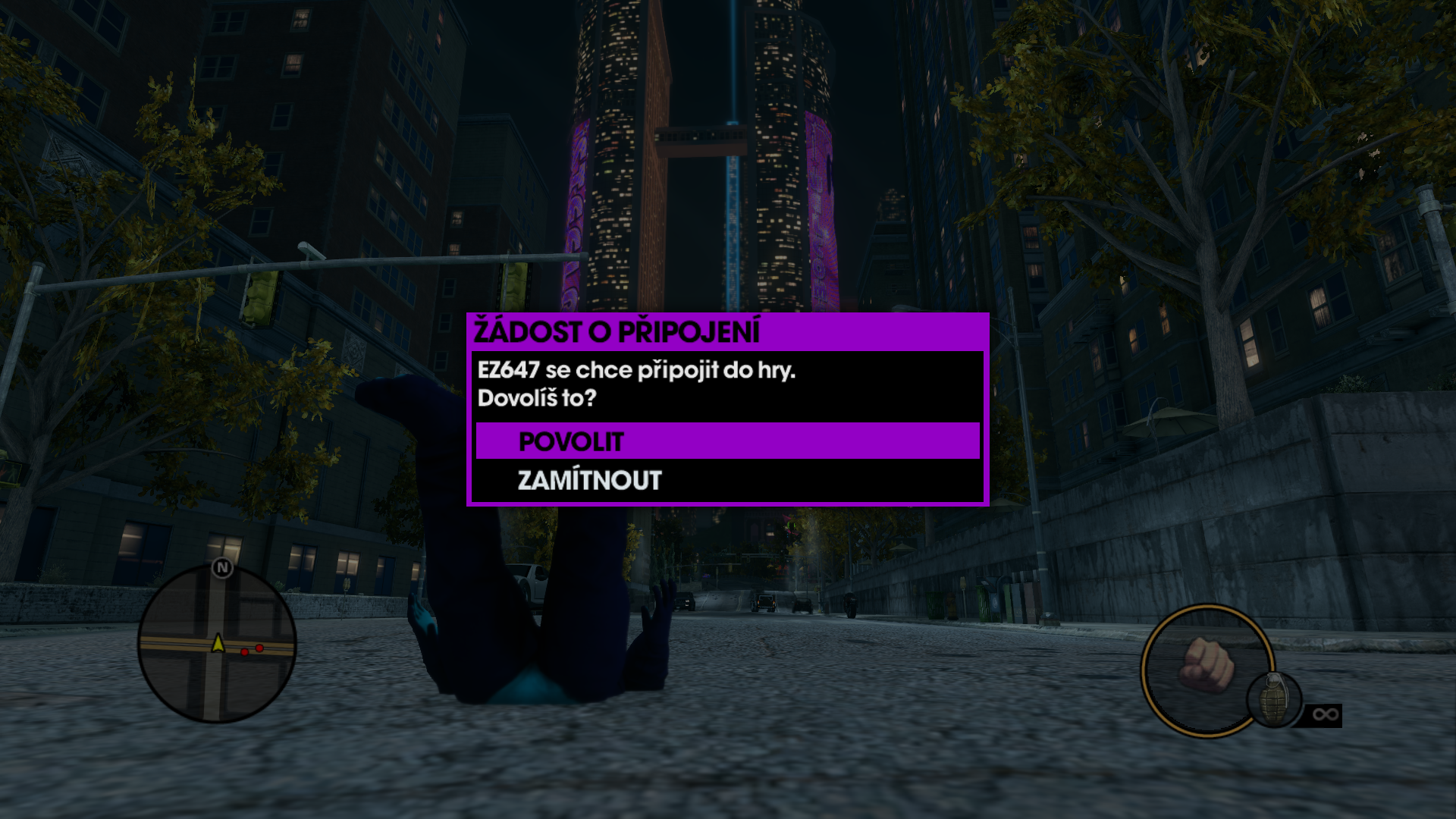Click the grenade icon
The height and width of the screenshot is (819, 1456).
[1274, 699]
